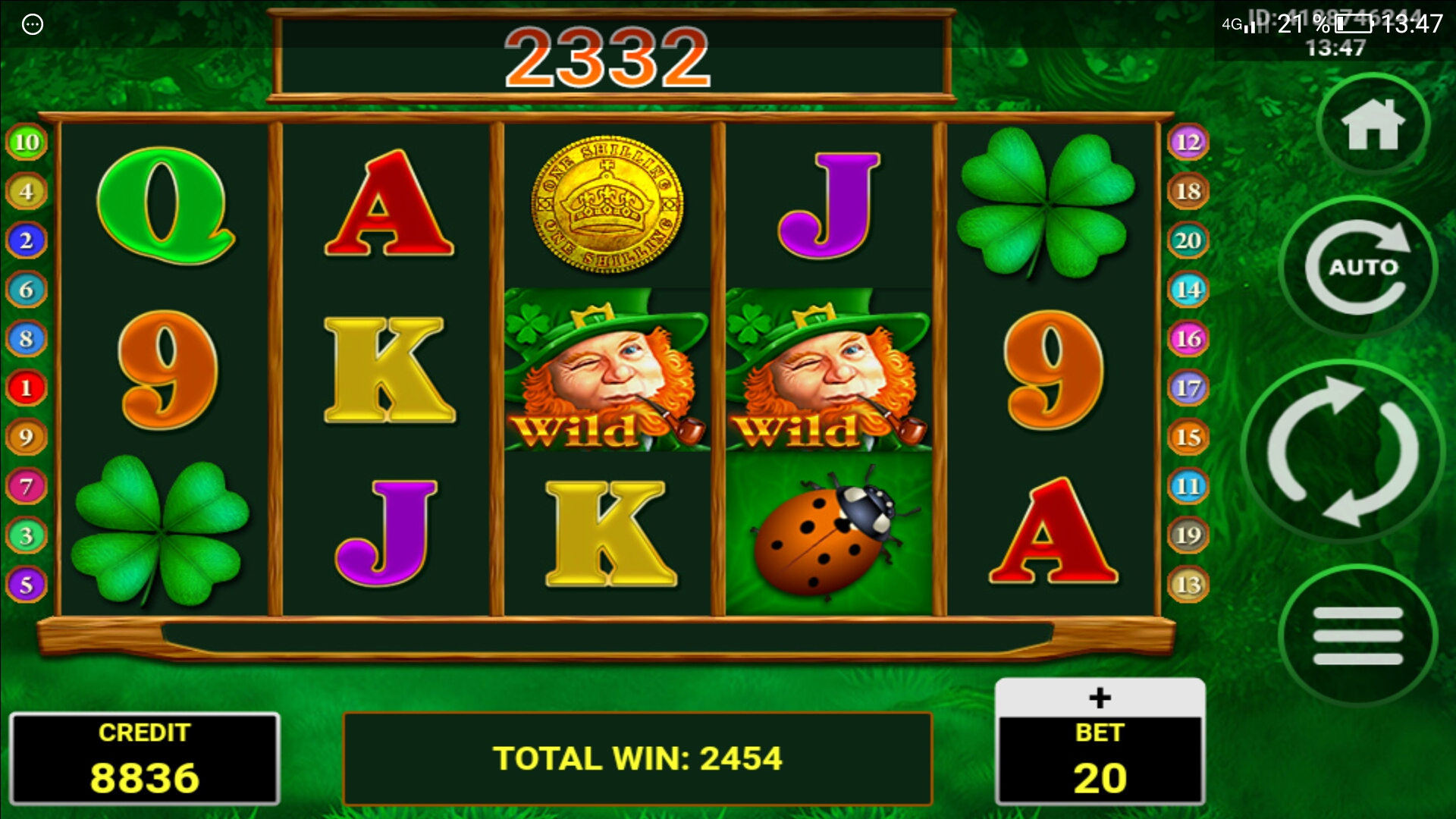Choose payline marker number 5
This screenshot has height=819, width=1456.
tap(27, 585)
